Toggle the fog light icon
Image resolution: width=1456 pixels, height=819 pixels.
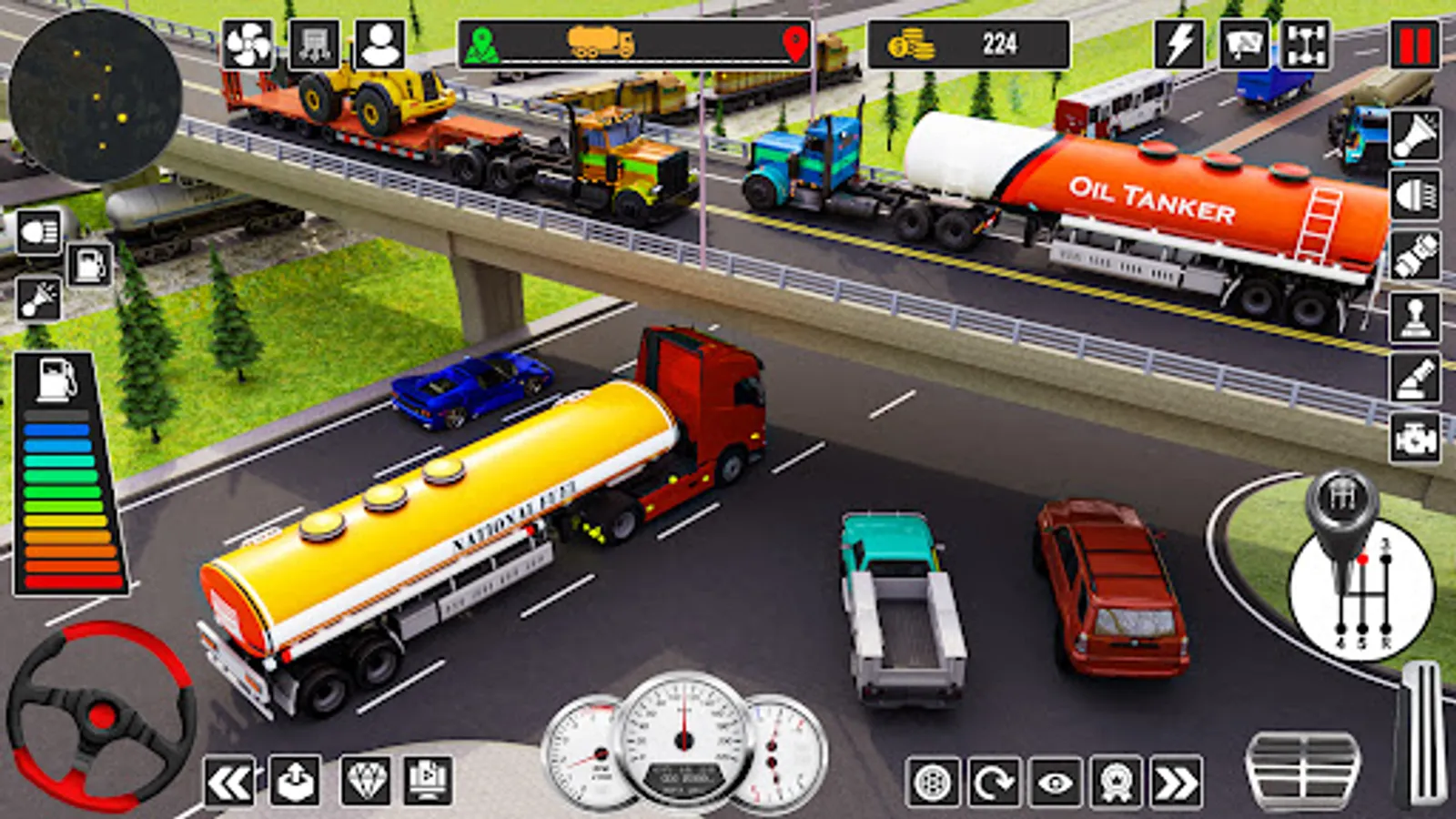click(x=1415, y=196)
